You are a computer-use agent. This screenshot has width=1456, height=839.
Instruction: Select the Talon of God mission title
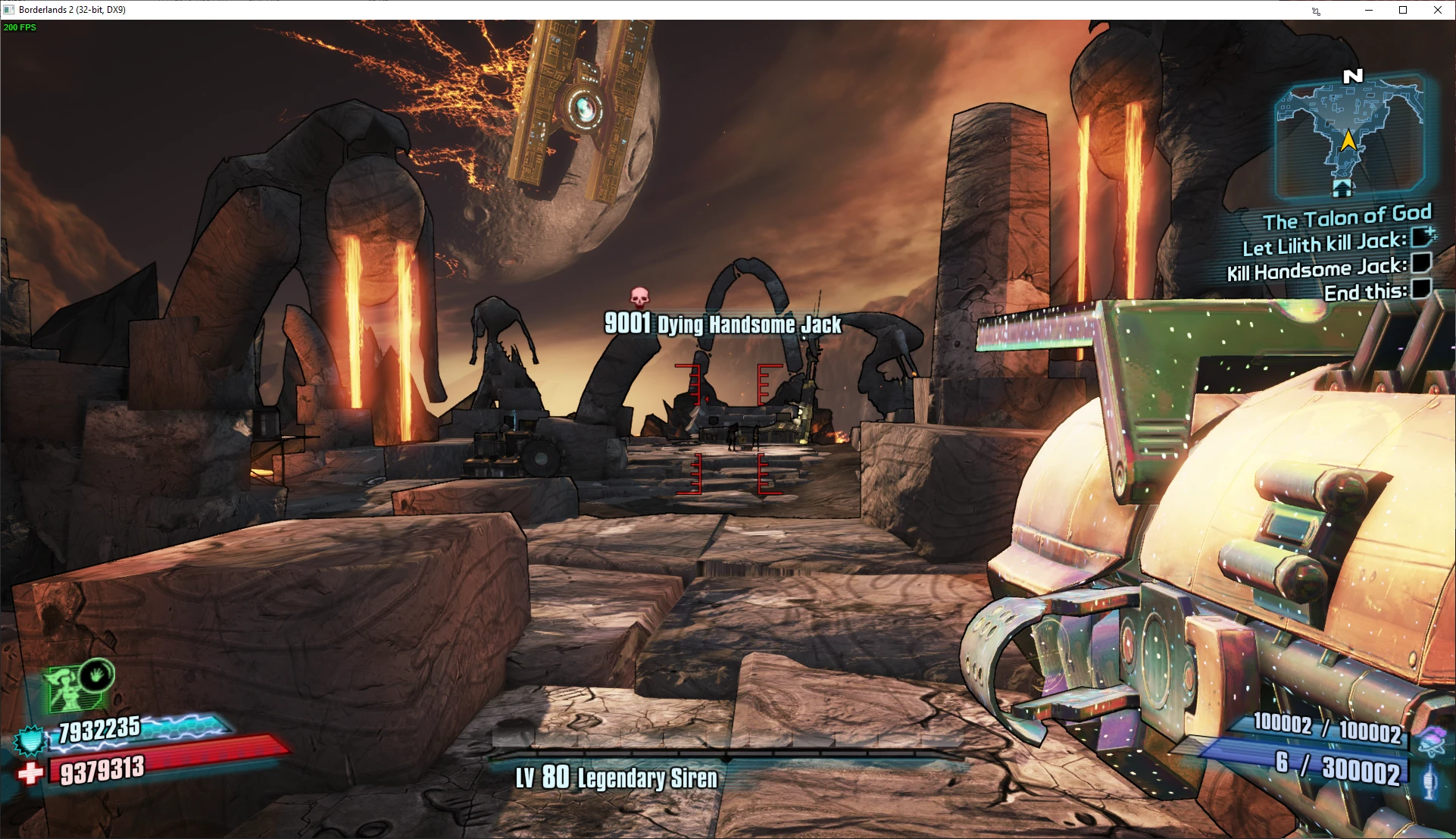(1346, 218)
